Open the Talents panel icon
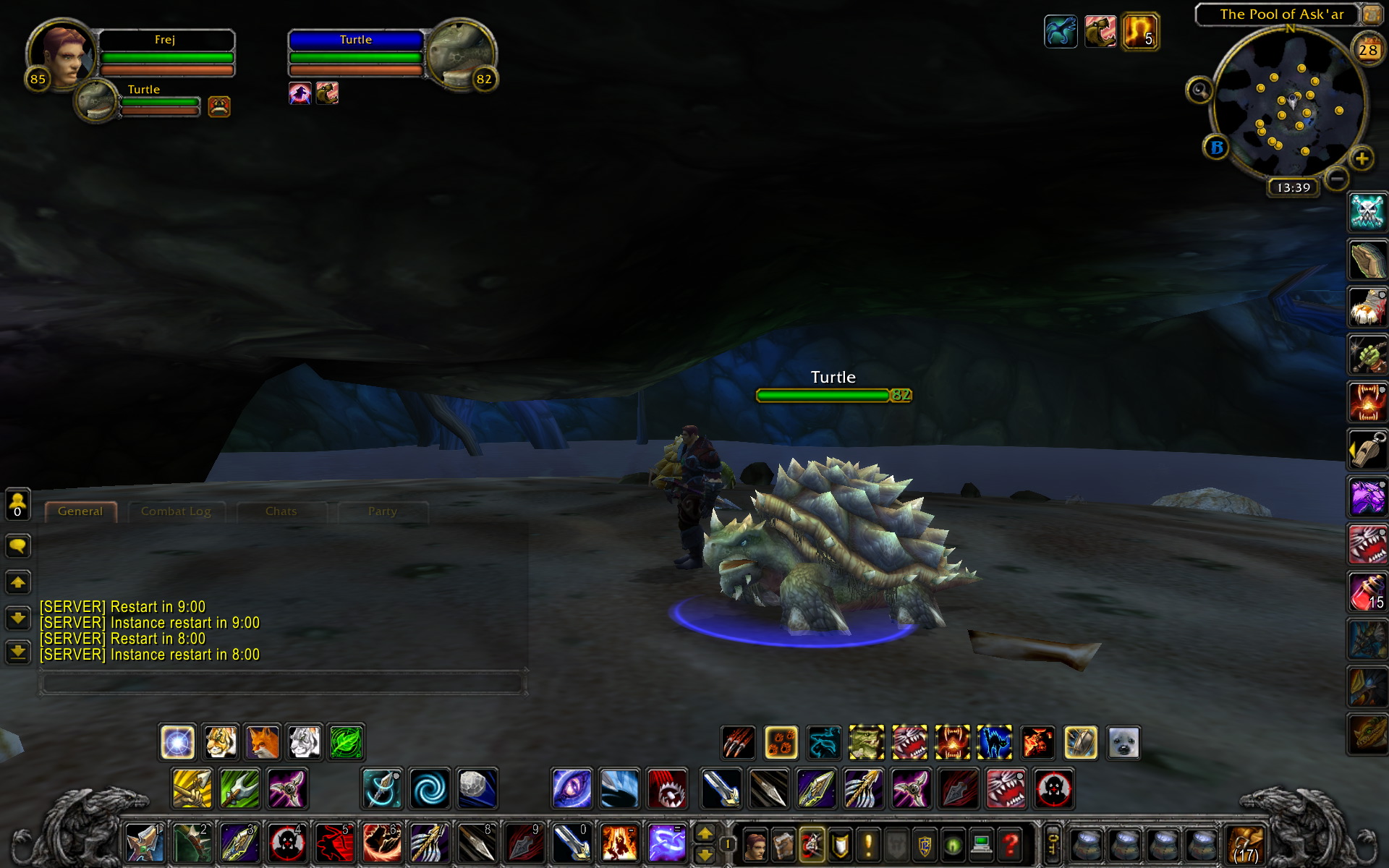This screenshot has width=1389, height=868. tap(811, 843)
